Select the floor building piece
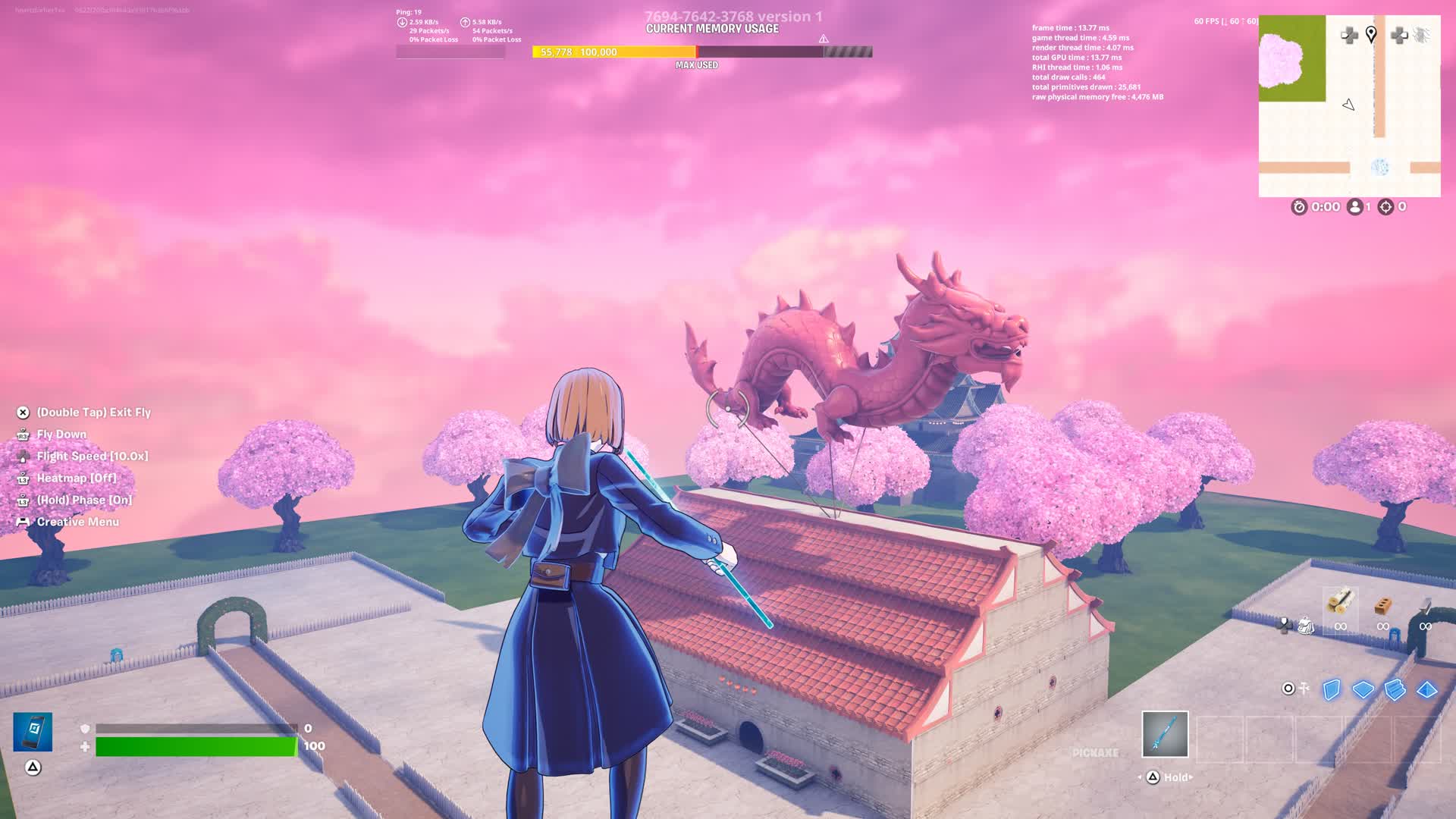 pos(1363,689)
